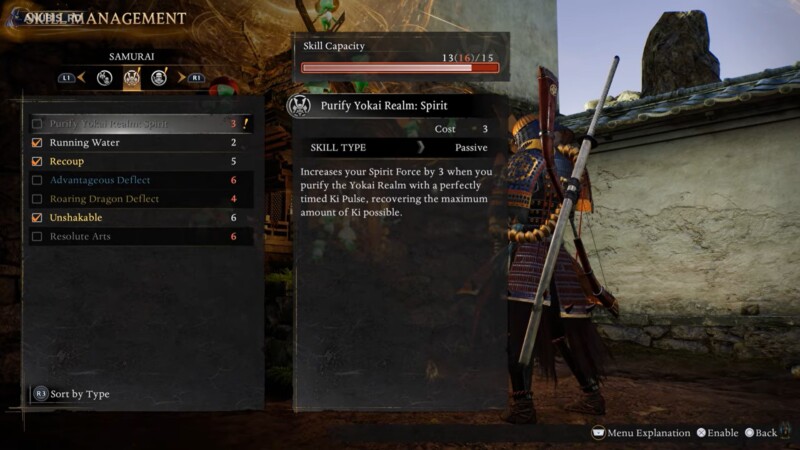Enable the Advantageous Deflect skill
Screen dimensions: 800x450
pos(37,181)
